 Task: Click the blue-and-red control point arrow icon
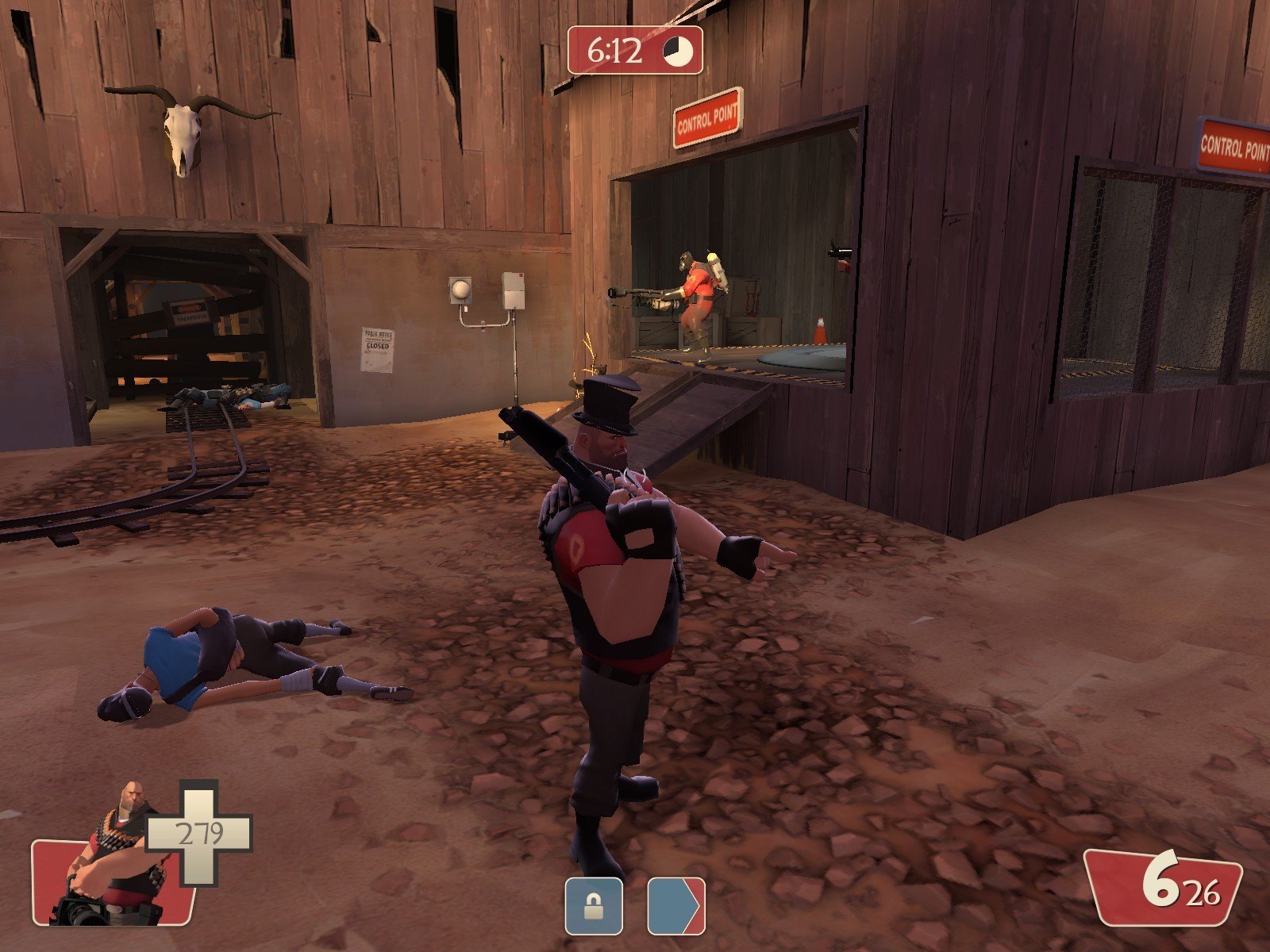click(x=675, y=905)
